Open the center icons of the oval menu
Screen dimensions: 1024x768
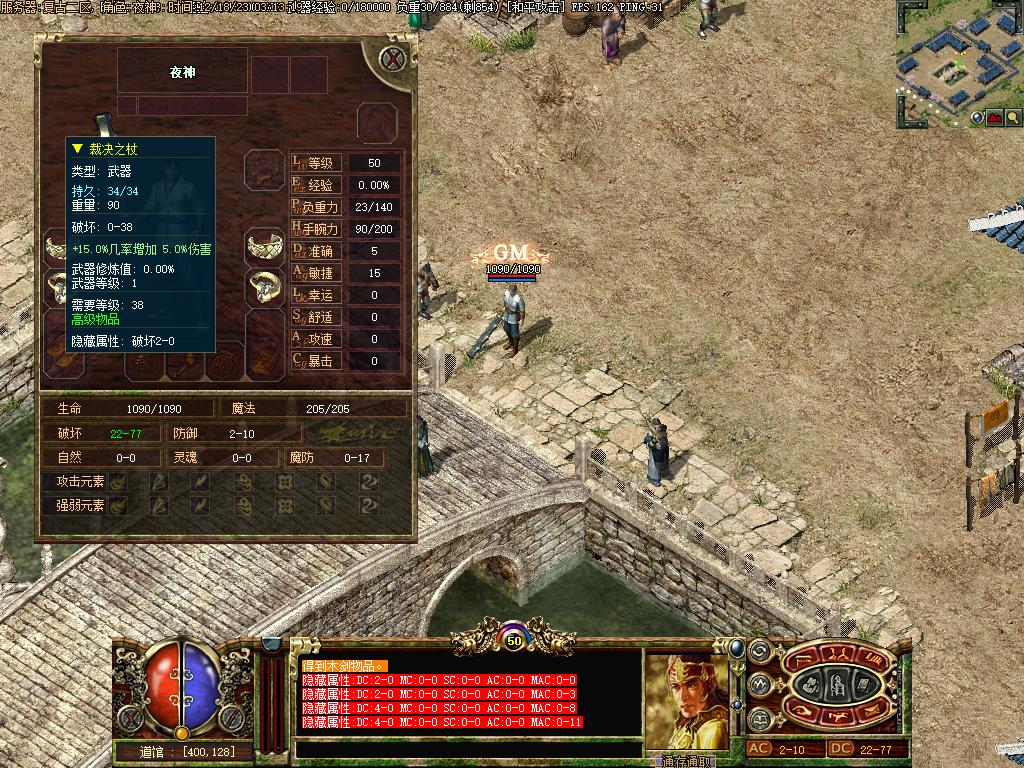point(836,686)
